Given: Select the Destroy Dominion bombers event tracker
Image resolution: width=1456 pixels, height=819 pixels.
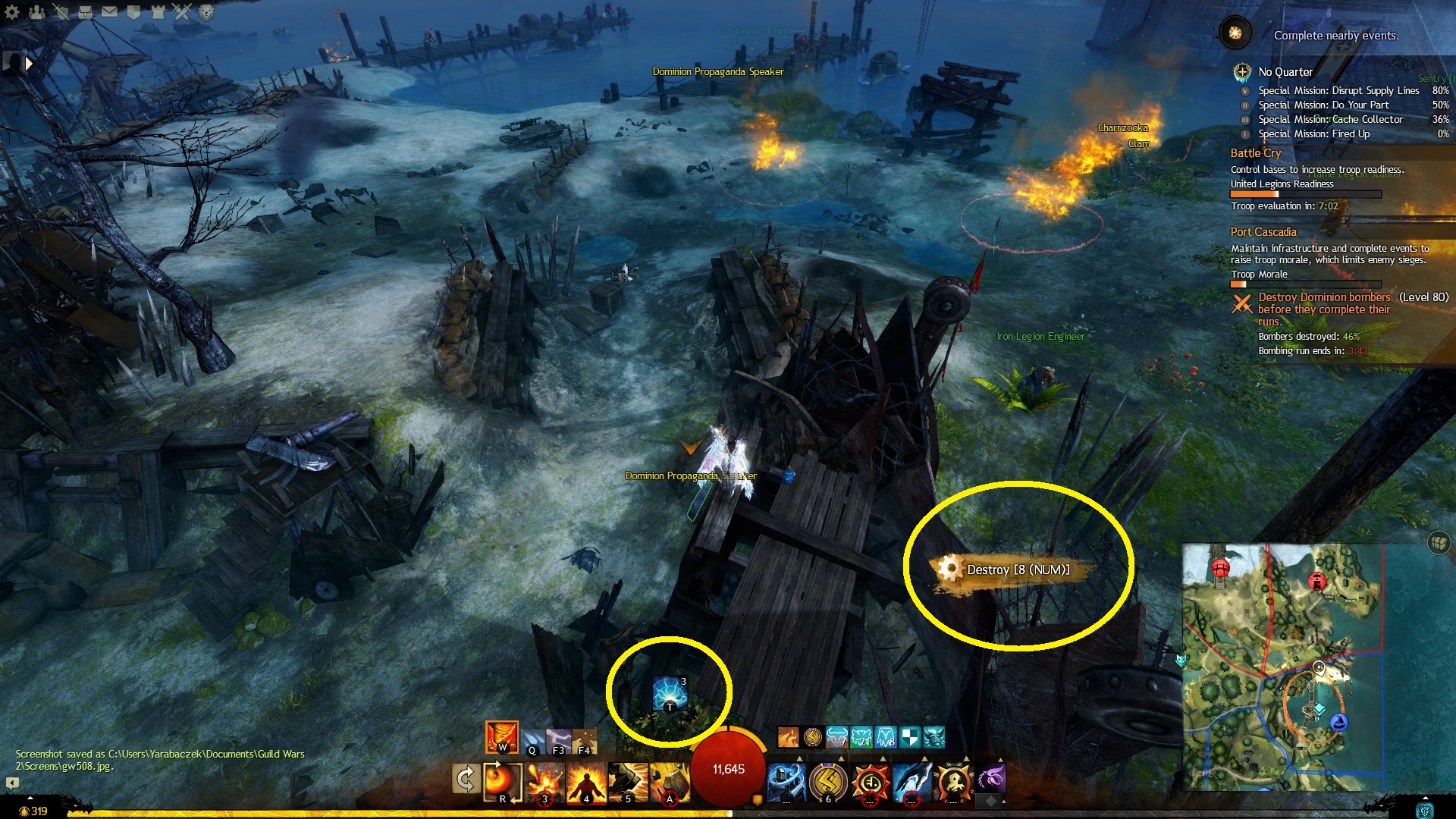Looking at the screenshot, I should coord(1323,309).
